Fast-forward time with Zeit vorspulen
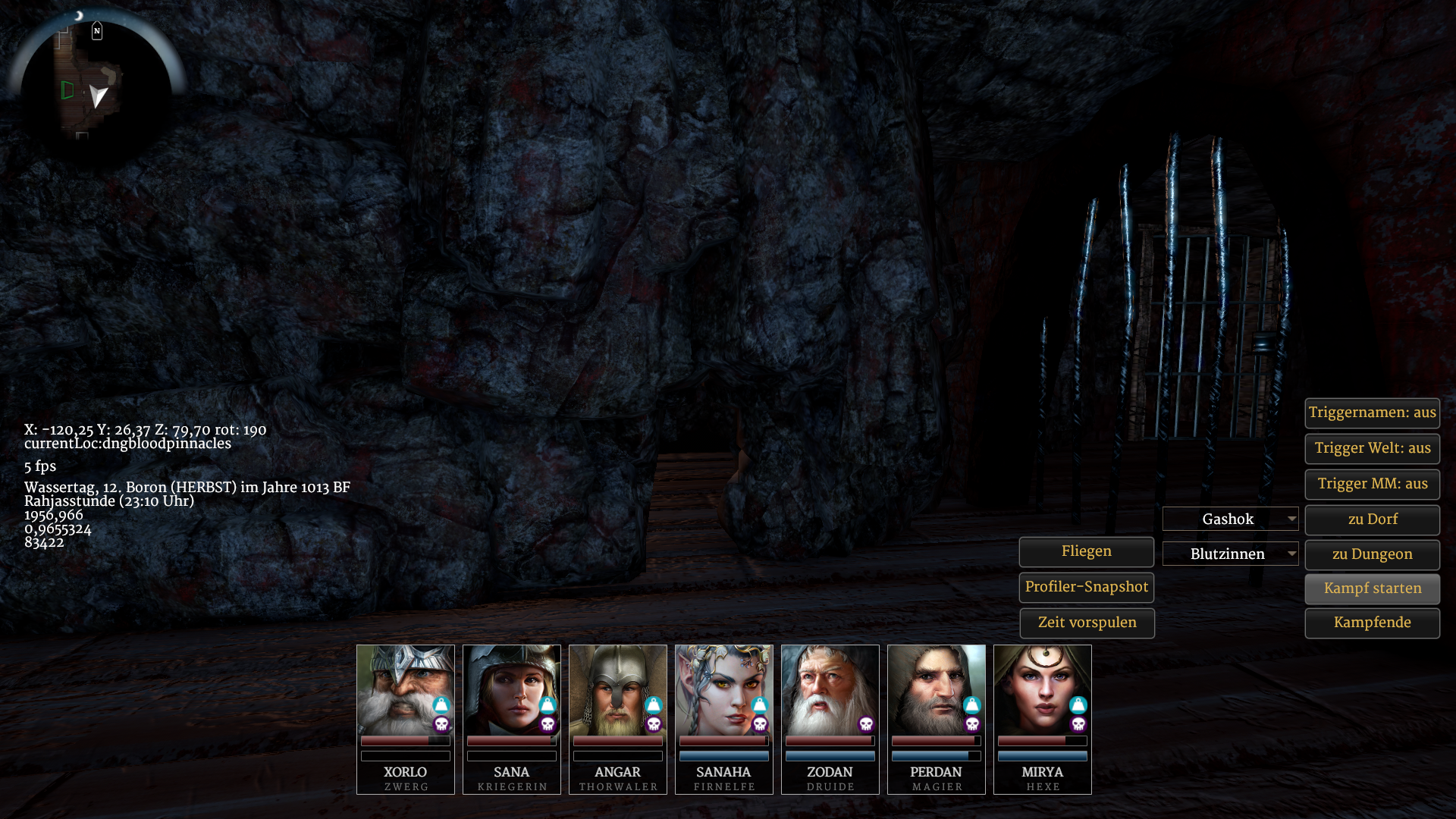The width and height of the screenshot is (1456, 819). pos(1086,623)
